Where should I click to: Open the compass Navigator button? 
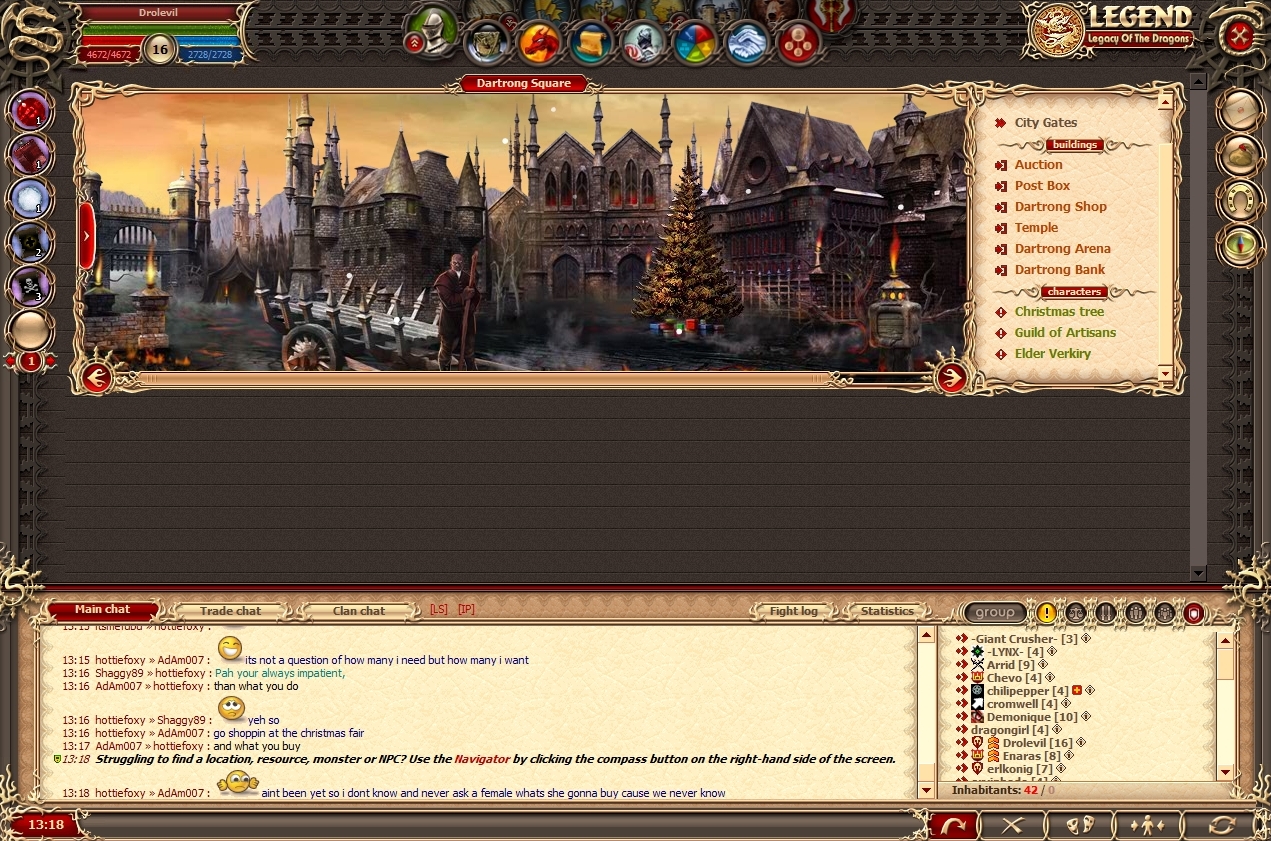coord(1240,245)
